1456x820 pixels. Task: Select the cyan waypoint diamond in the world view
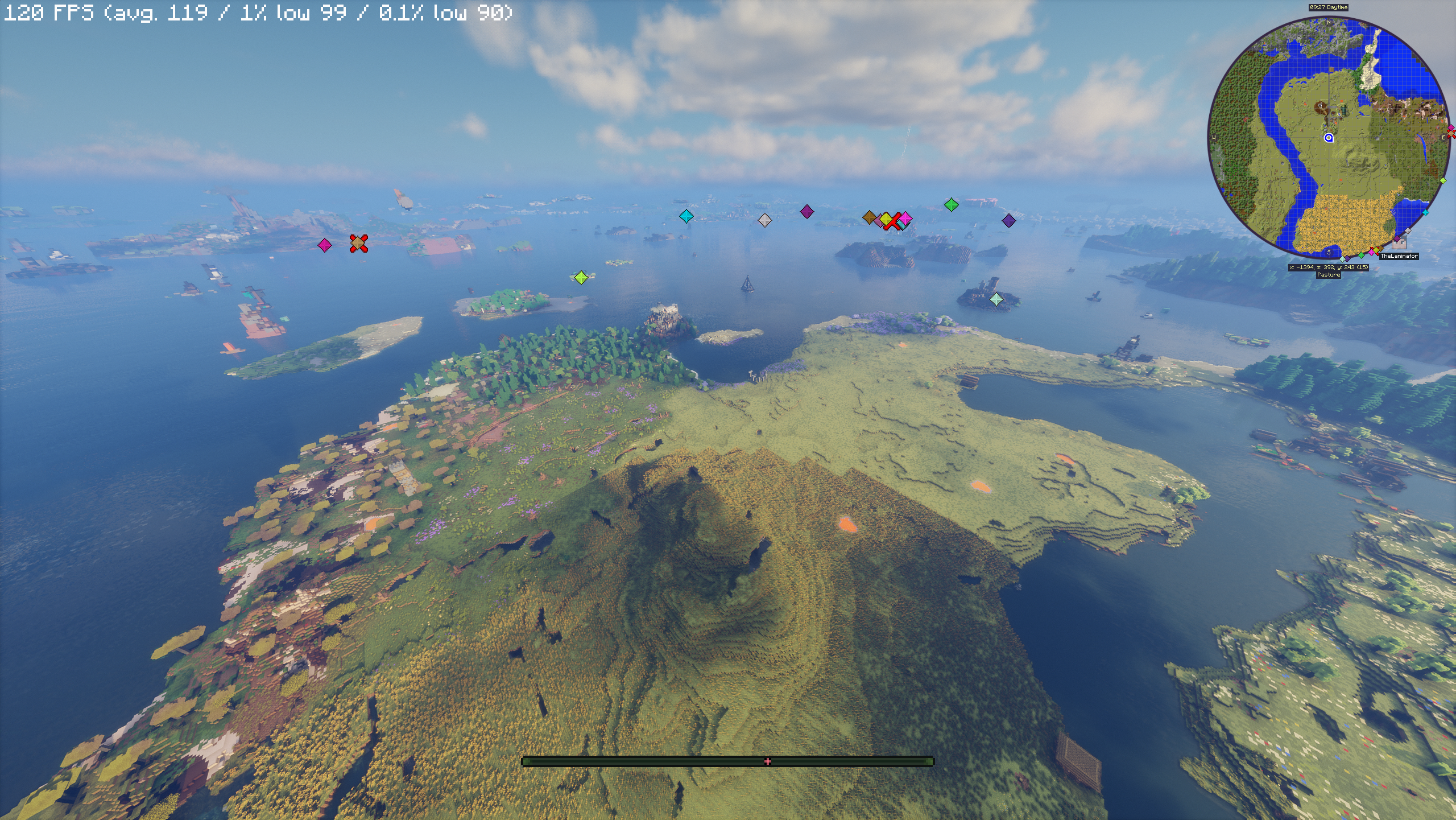(686, 216)
